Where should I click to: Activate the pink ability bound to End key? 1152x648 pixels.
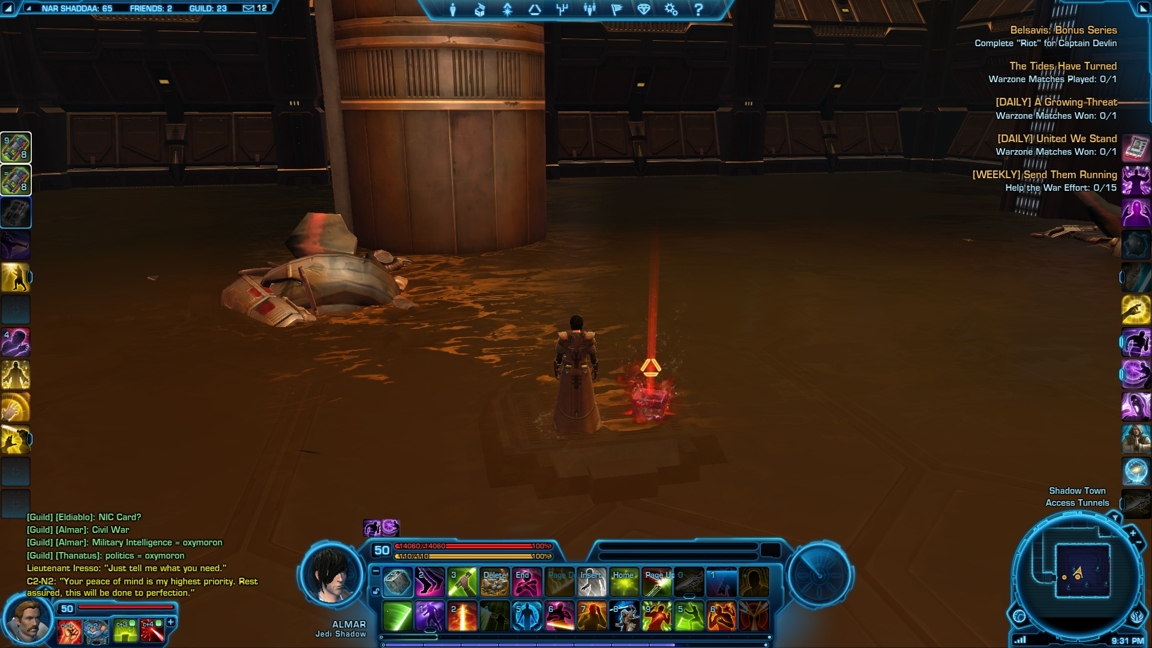[x=526, y=582]
